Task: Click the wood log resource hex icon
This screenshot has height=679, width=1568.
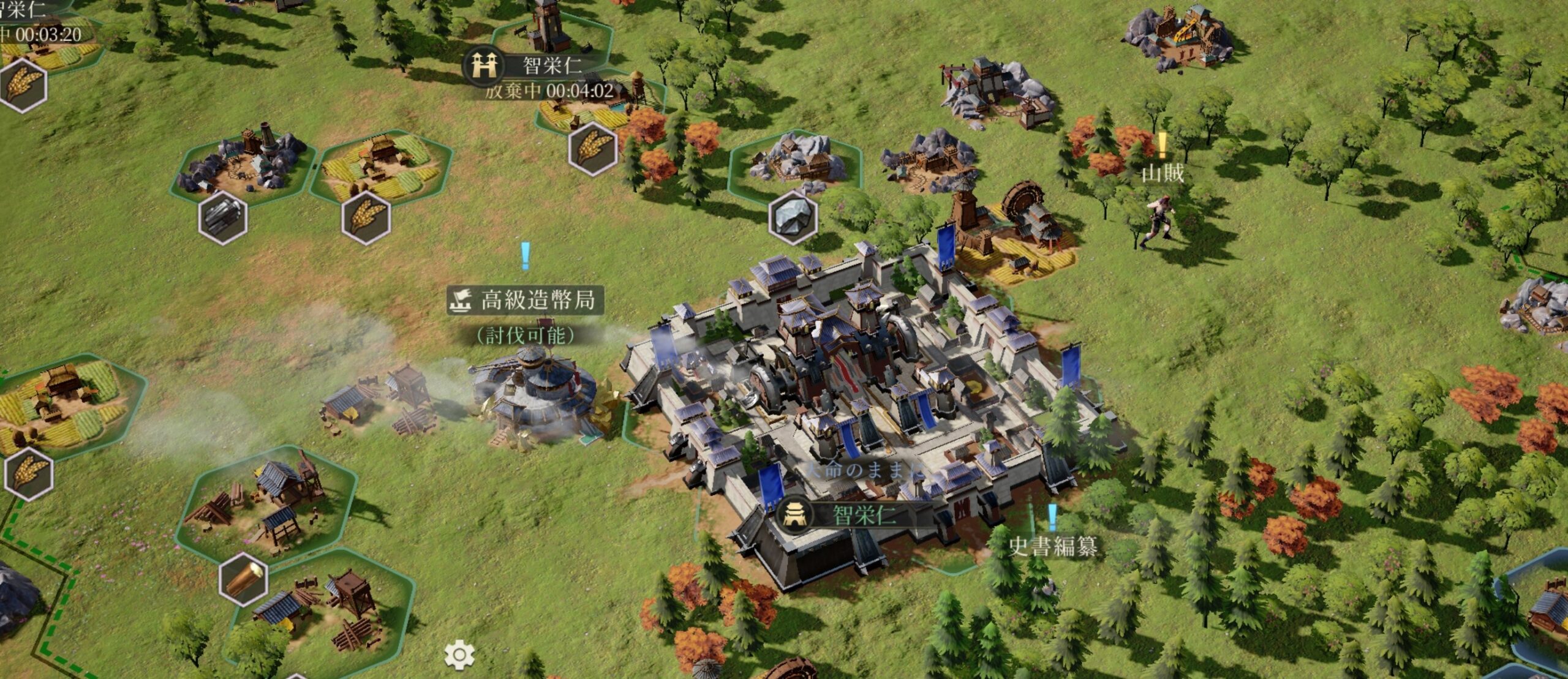Action: (x=244, y=579)
